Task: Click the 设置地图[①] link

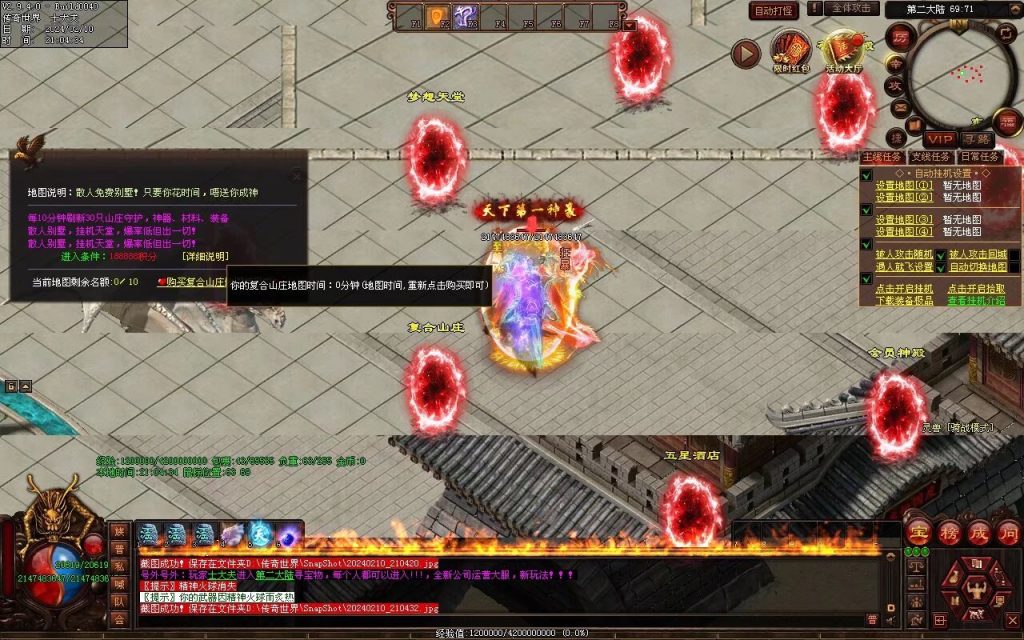Action: [x=904, y=185]
